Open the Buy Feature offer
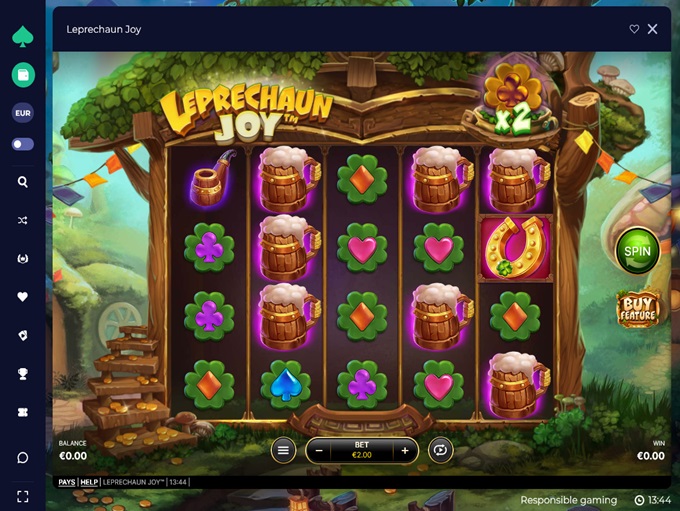The height and width of the screenshot is (511, 680). [637, 308]
